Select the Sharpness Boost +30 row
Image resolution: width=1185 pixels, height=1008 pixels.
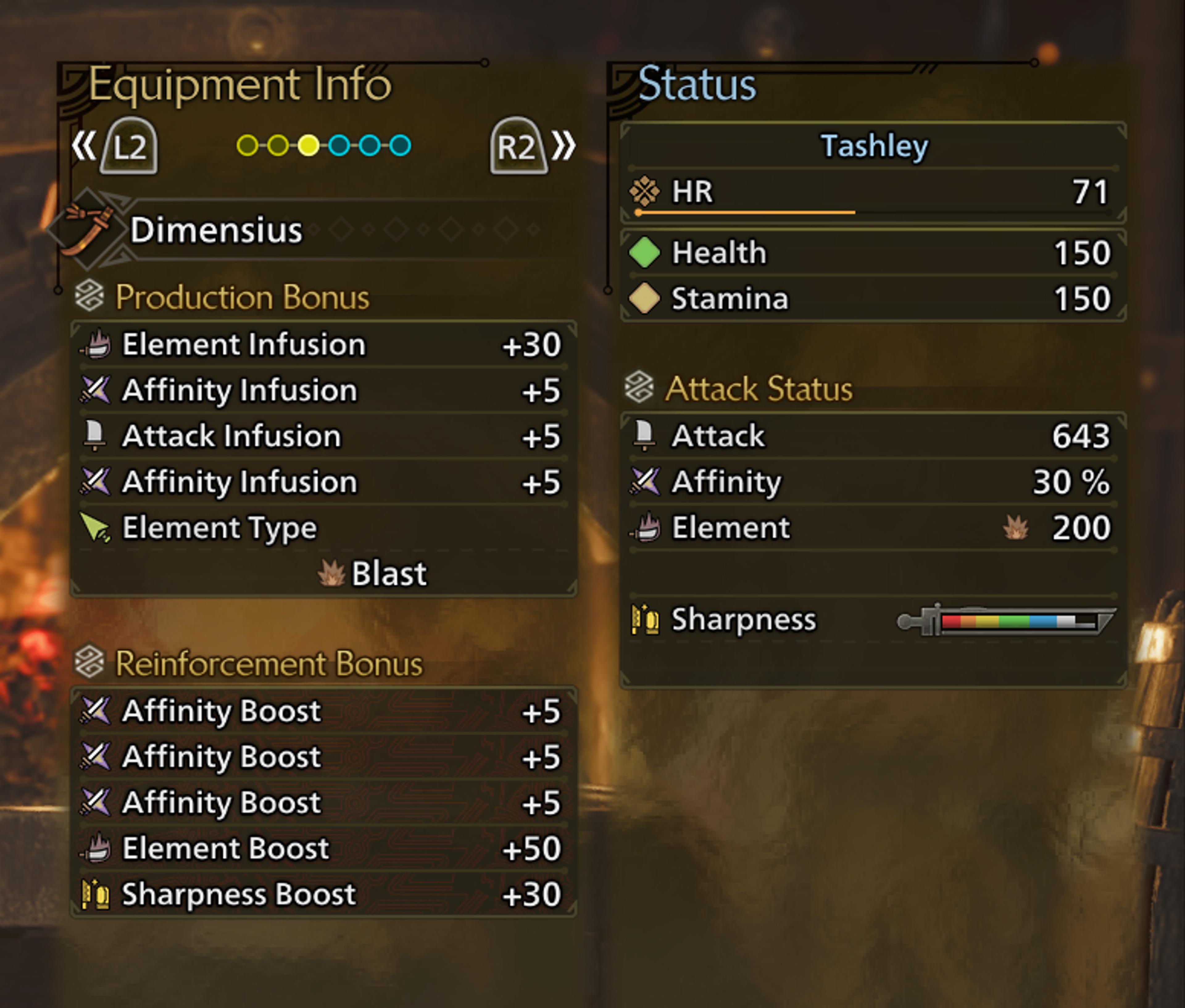(323, 894)
